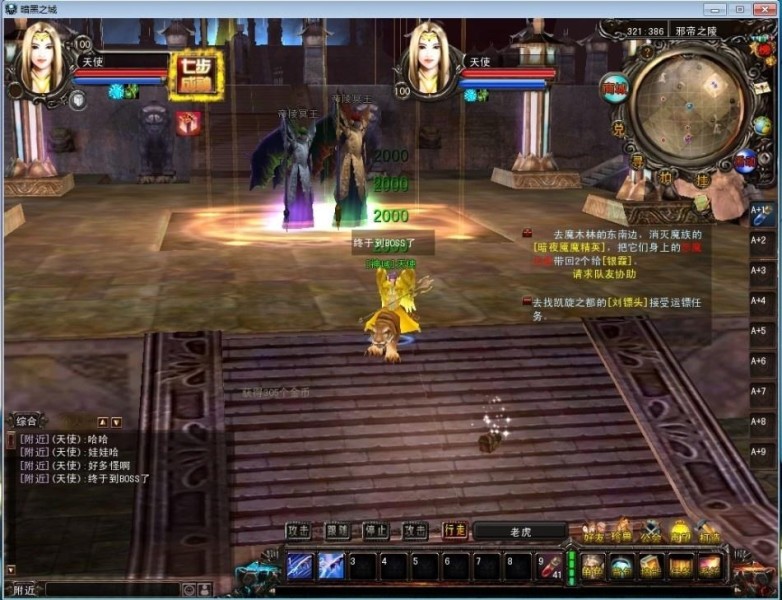
Task: Select the 停止 (stop) pet command button
Action: (376, 531)
